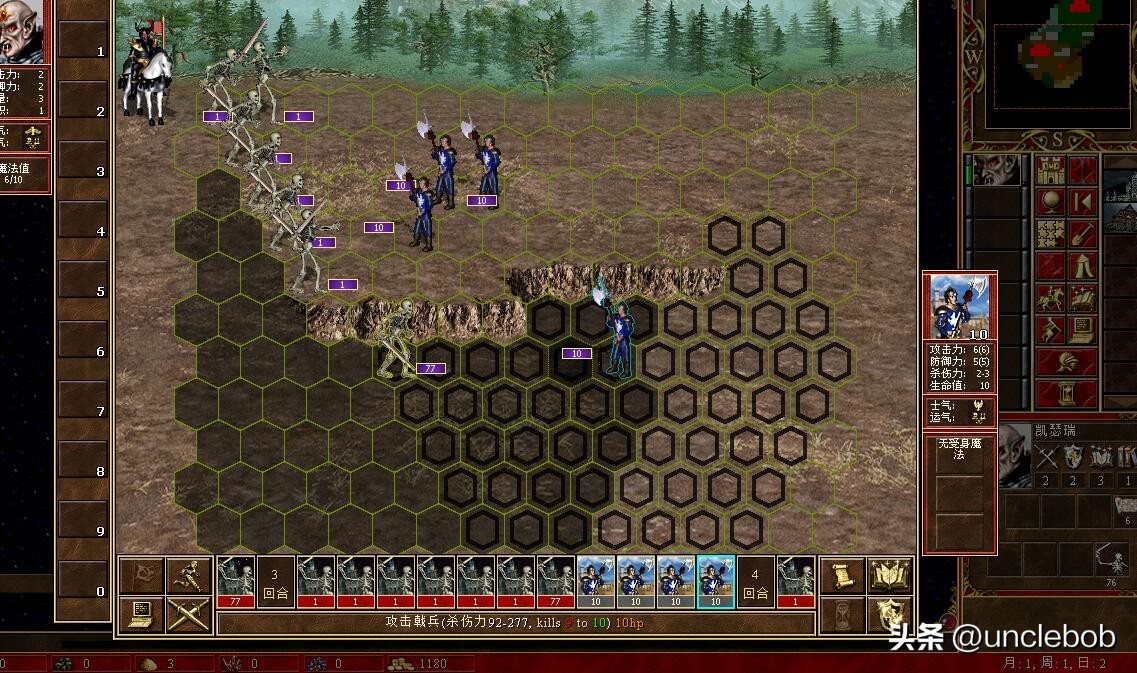This screenshot has width=1137, height=673.
Task: Select the cyan-highlighted halberdier in the turn queue
Action: tap(715, 582)
